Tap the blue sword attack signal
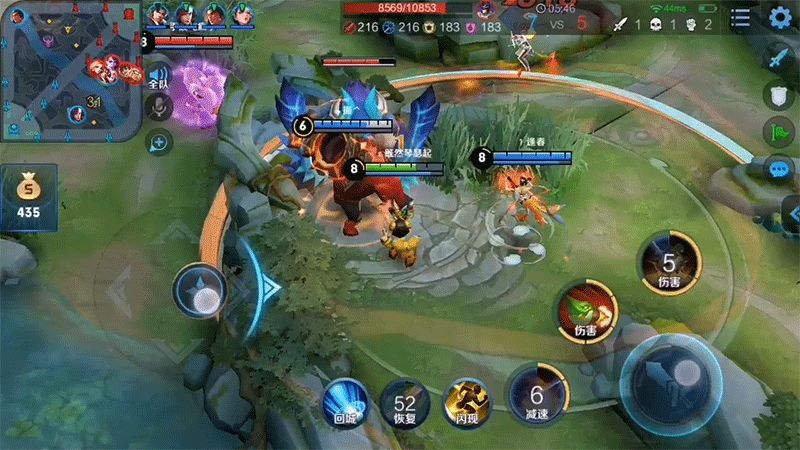This screenshot has width=800, height=450. [779, 58]
